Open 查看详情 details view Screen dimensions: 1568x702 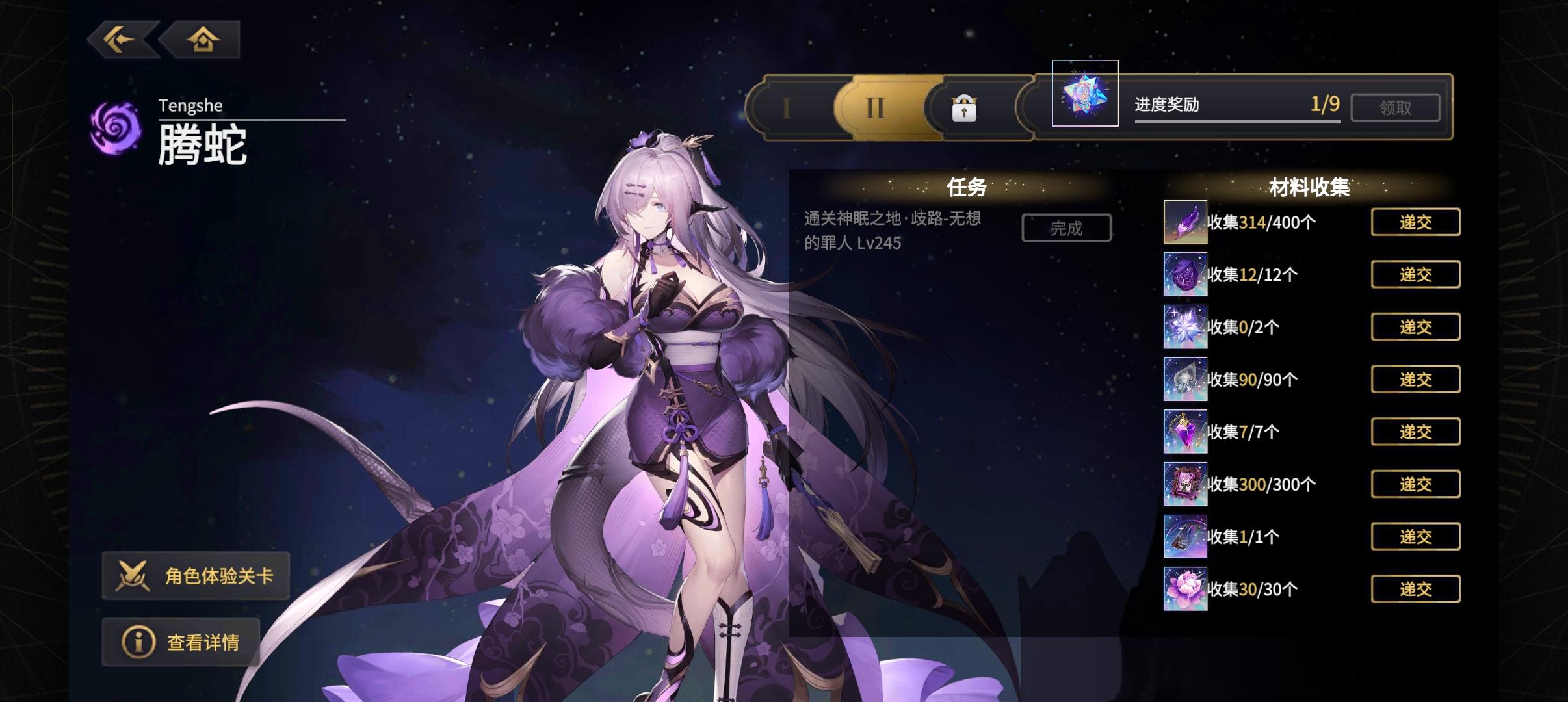point(182,642)
